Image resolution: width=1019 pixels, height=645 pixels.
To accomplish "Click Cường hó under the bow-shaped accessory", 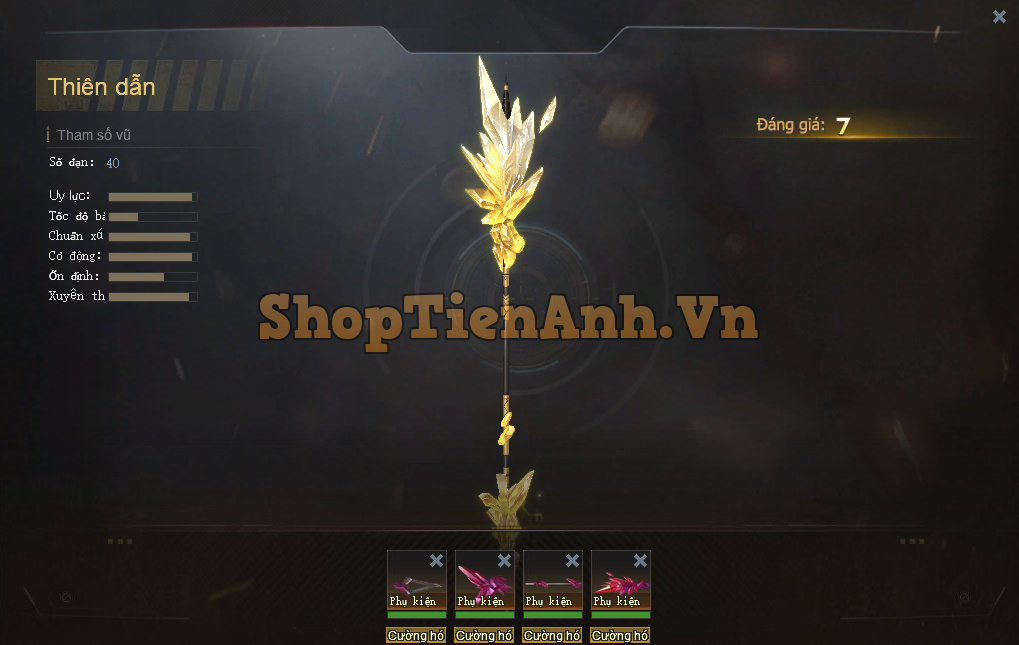I will click(416, 635).
